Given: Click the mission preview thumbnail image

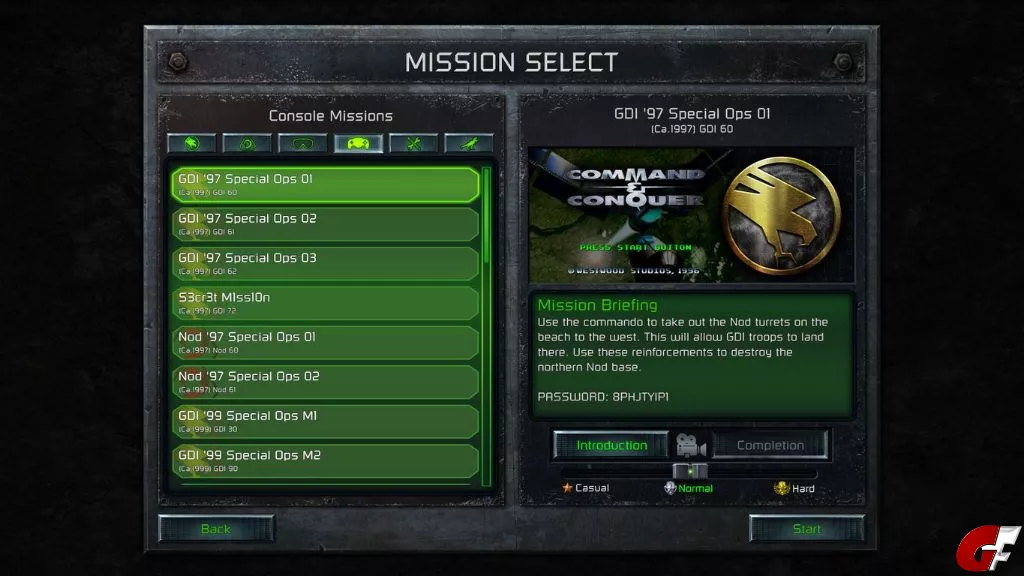Looking at the screenshot, I should 691,215.
